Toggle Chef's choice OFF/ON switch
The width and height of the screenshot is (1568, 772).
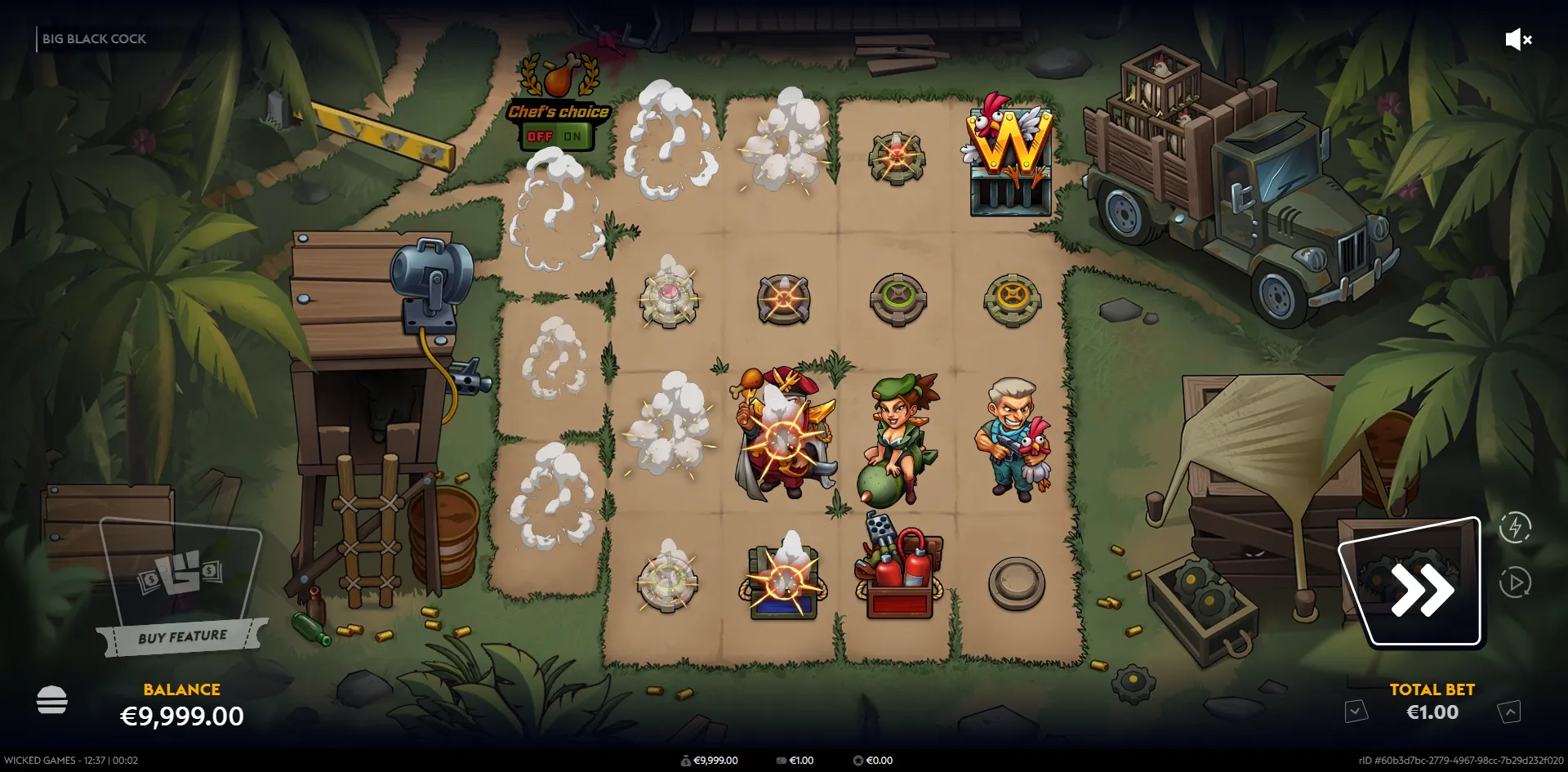click(x=556, y=136)
